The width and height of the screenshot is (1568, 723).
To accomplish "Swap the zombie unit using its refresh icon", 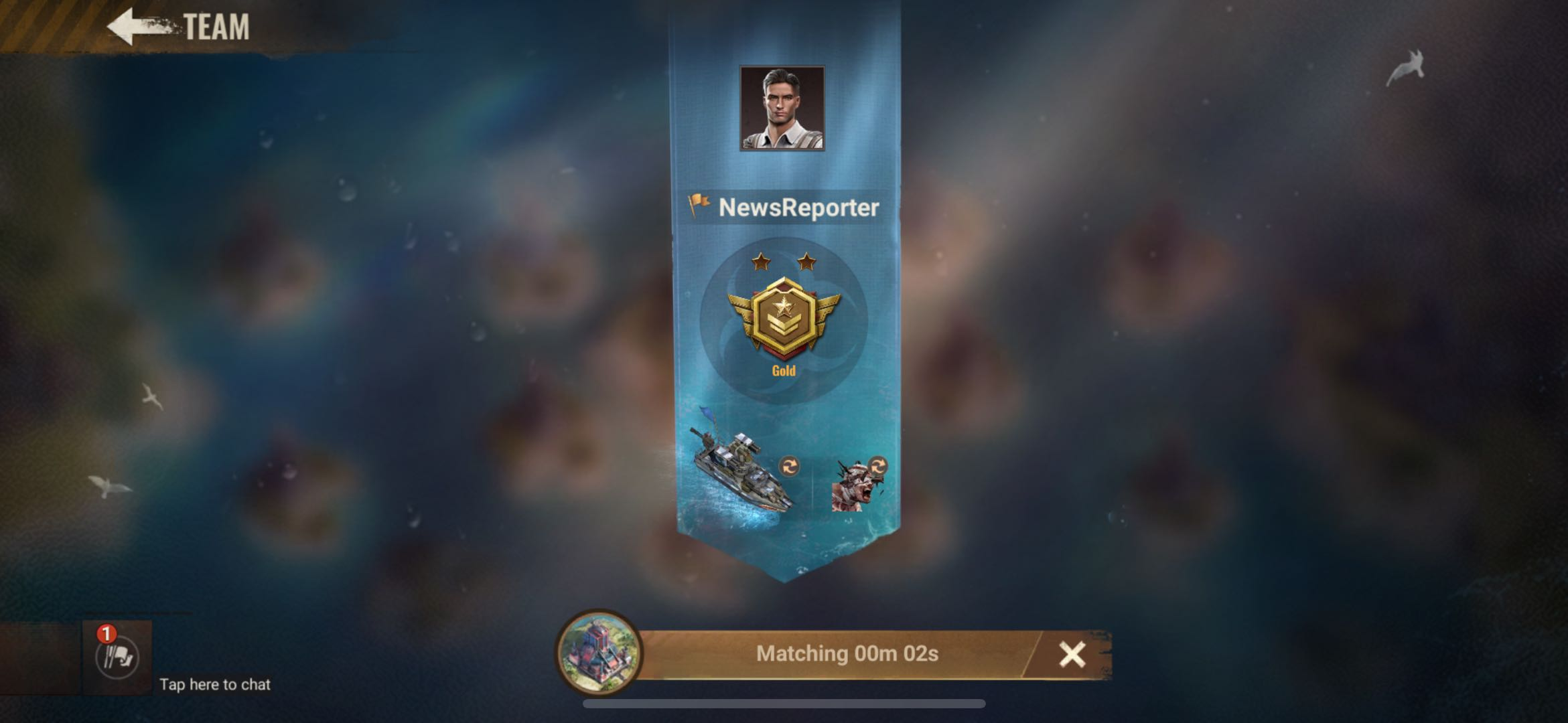I will point(877,465).
